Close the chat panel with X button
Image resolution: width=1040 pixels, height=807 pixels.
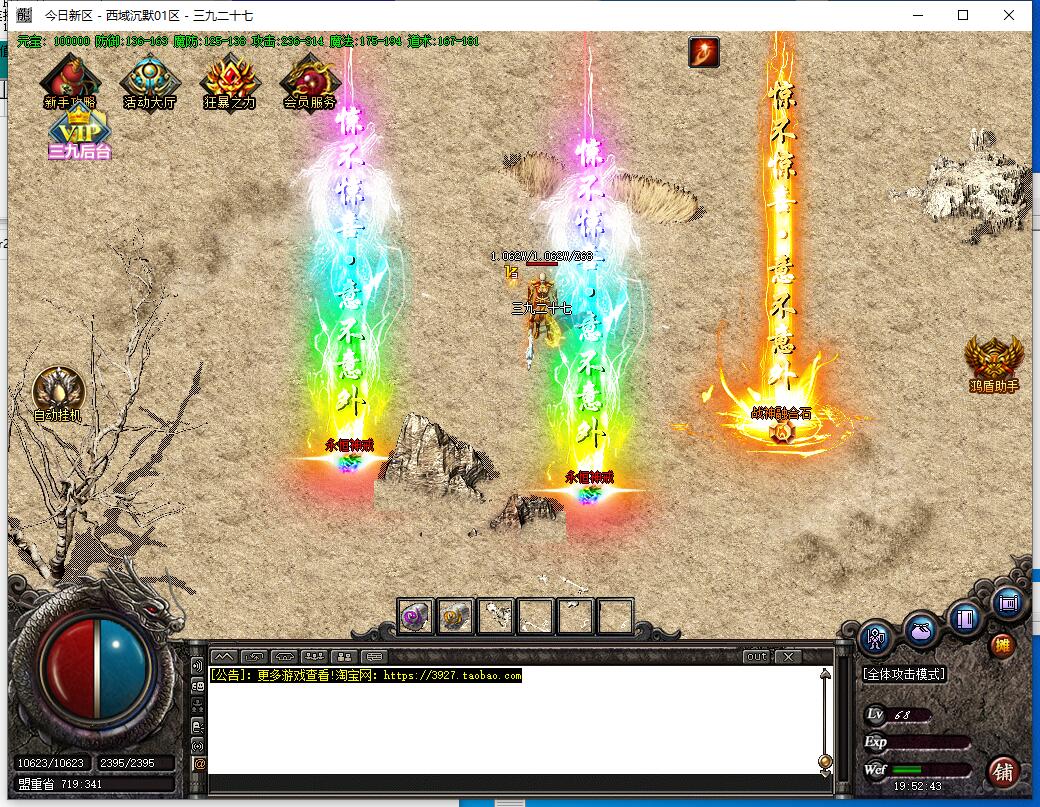788,657
